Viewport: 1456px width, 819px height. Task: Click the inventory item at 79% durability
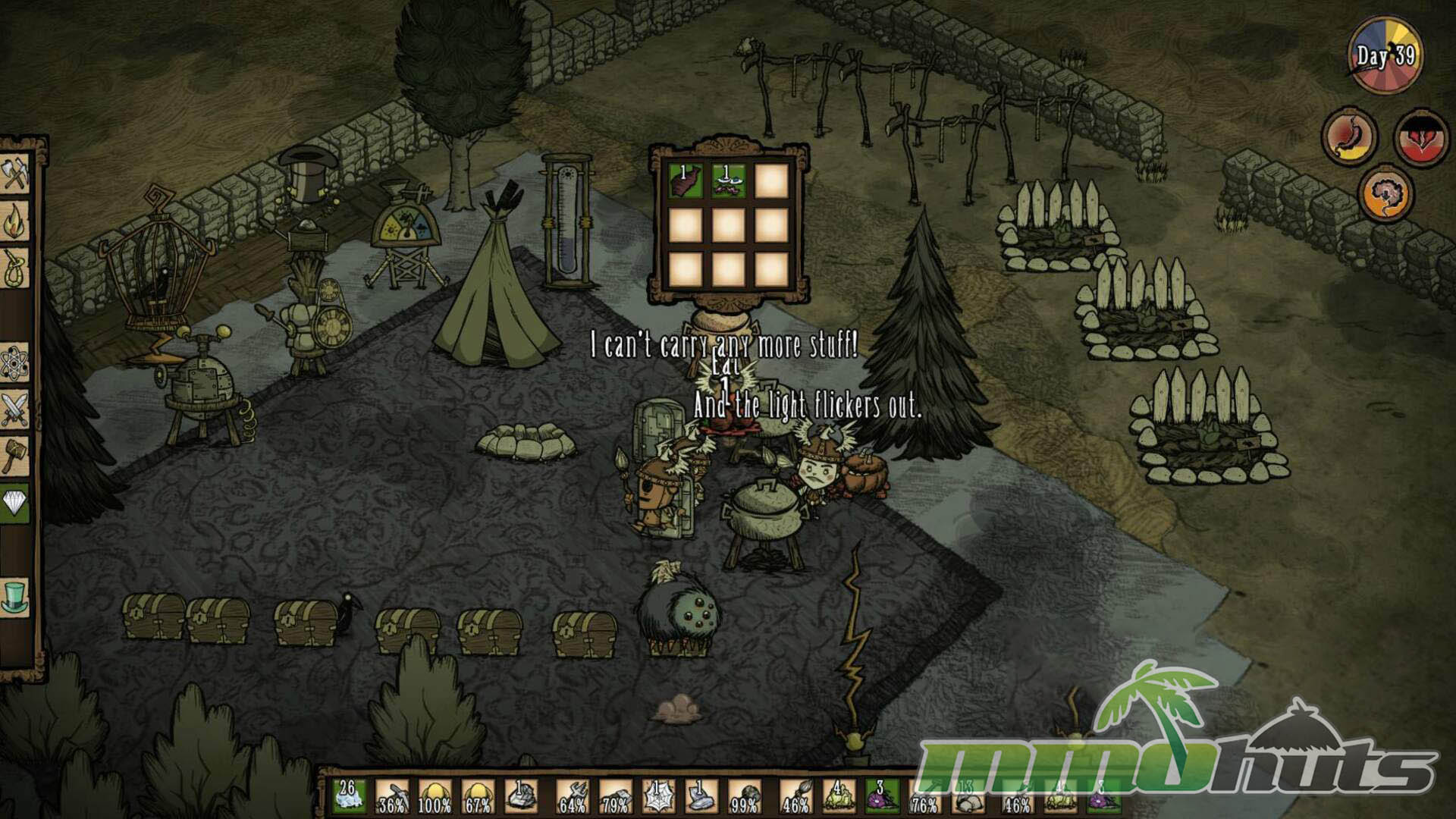(615, 797)
